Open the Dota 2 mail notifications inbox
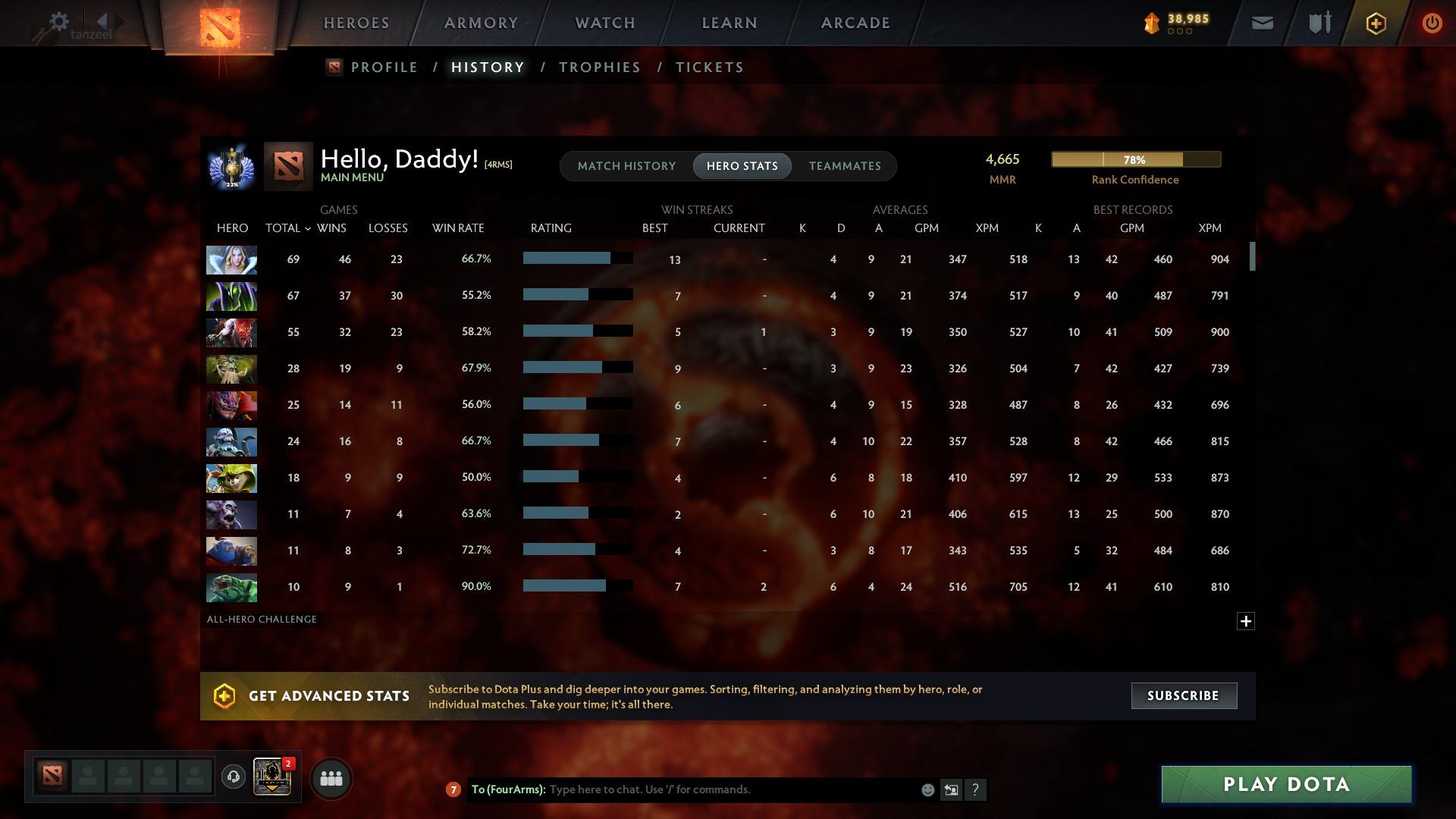 pyautogui.click(x=1261, y=23)
